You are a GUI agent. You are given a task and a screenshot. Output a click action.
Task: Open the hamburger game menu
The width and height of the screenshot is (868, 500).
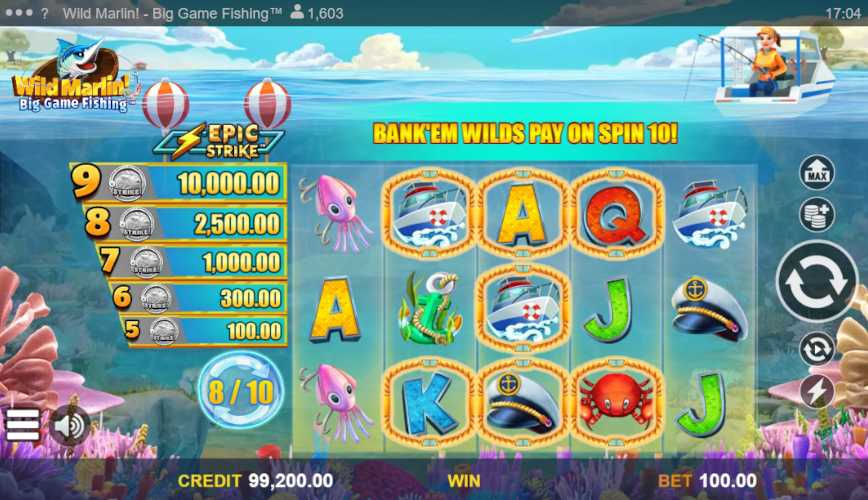tap(22, 424)
